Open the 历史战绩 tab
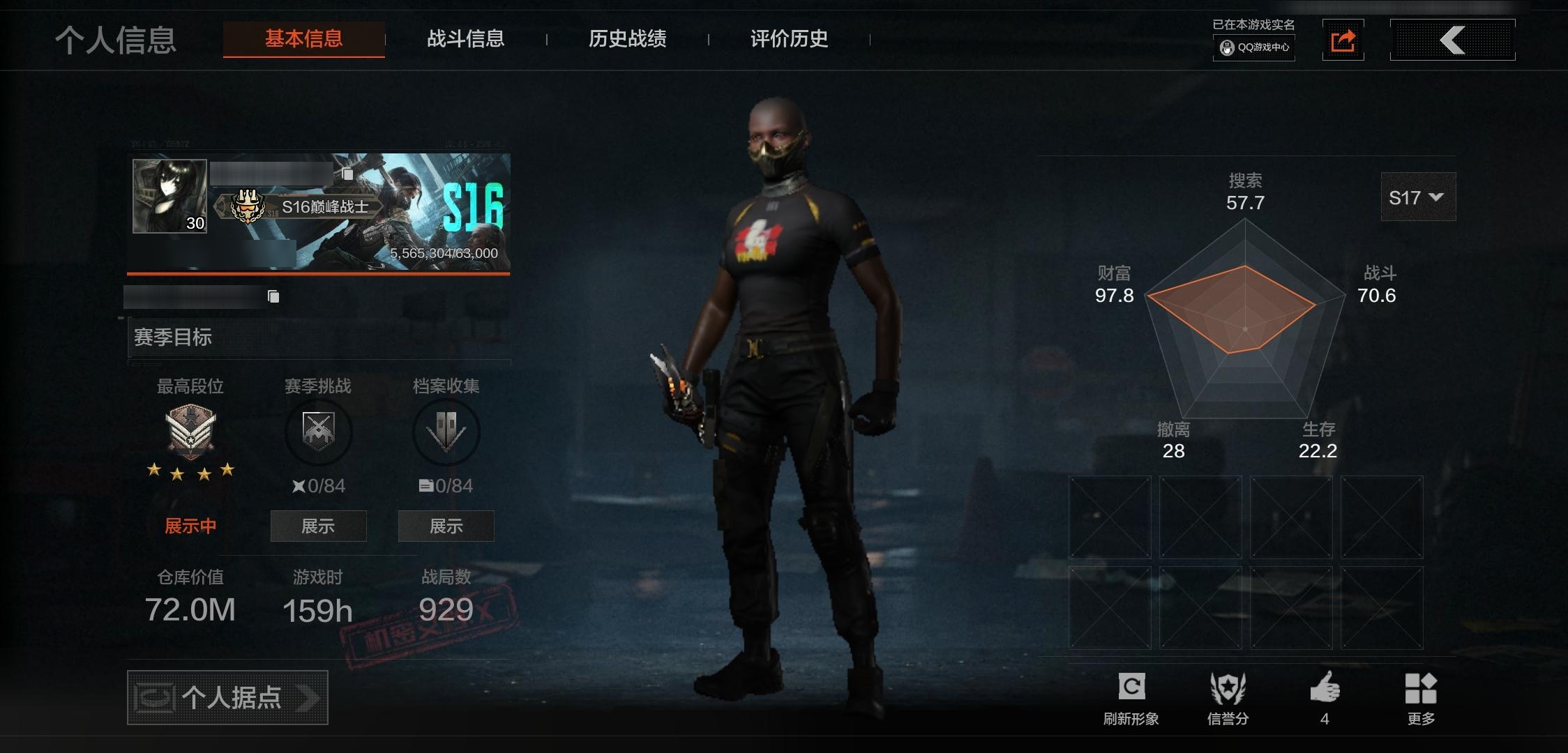The width and height of the screenshot is (1568, 753). 628,40
